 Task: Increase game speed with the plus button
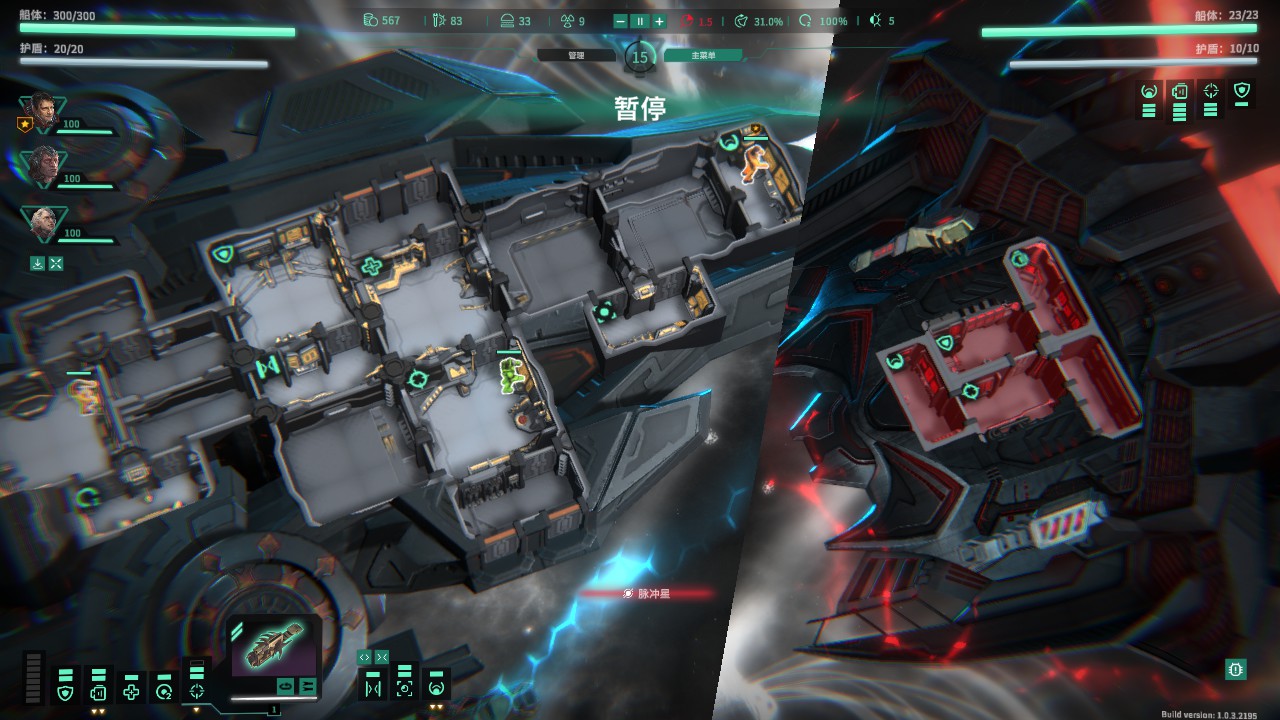[659, 19]
